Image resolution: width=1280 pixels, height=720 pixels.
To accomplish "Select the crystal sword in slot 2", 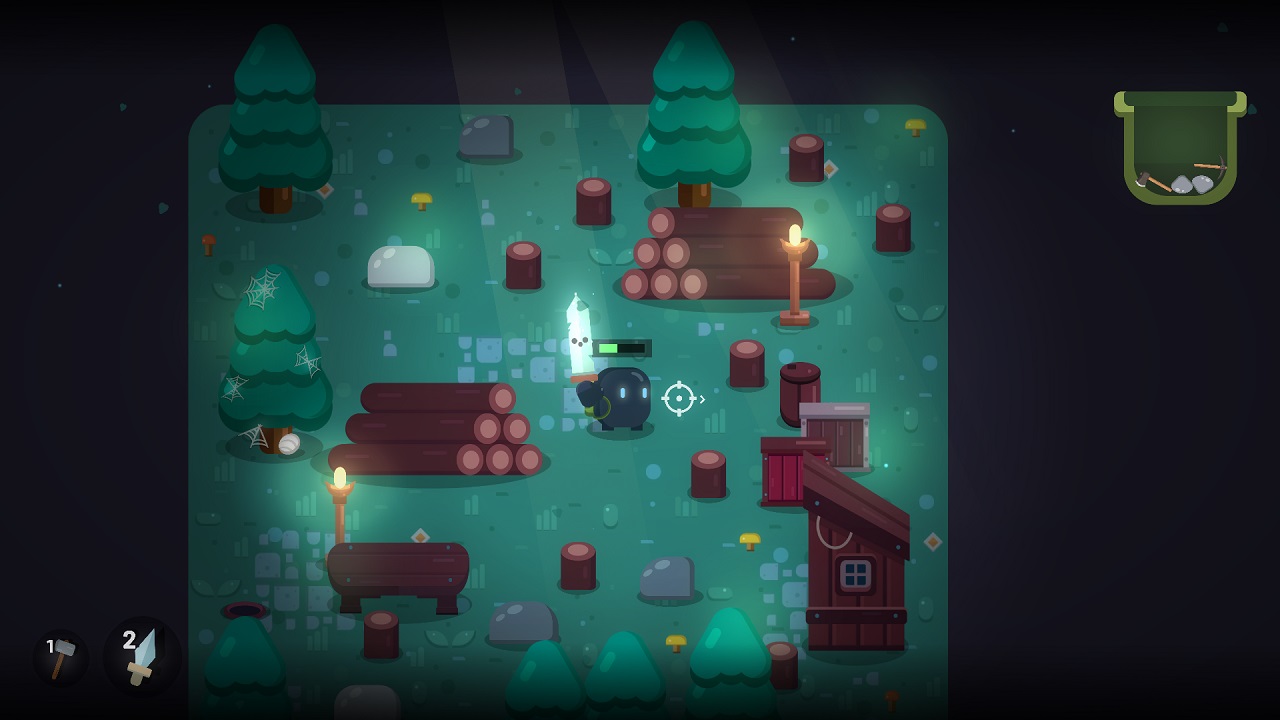I will [x=142, y=656].
